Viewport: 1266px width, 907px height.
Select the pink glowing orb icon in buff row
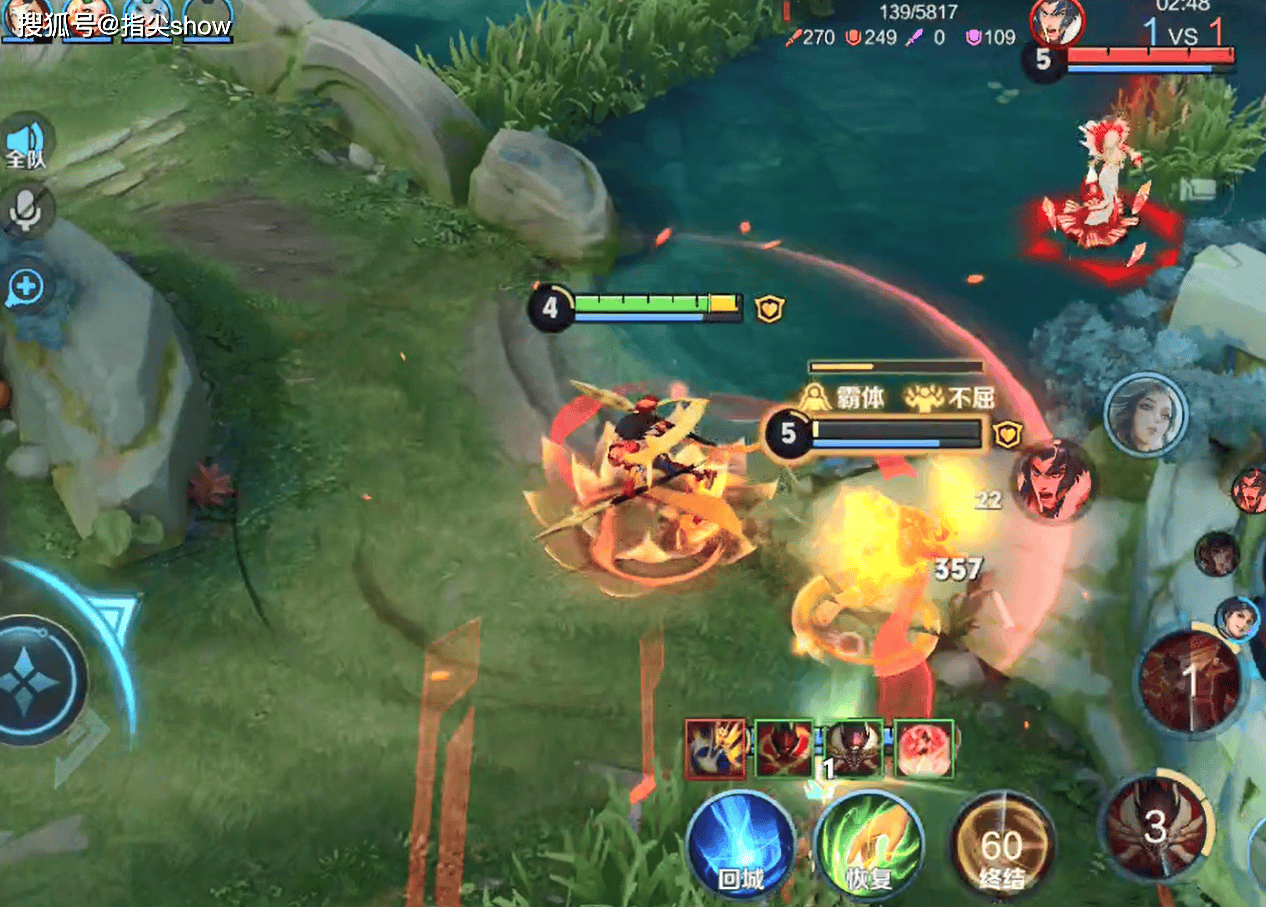click(923, 748)
